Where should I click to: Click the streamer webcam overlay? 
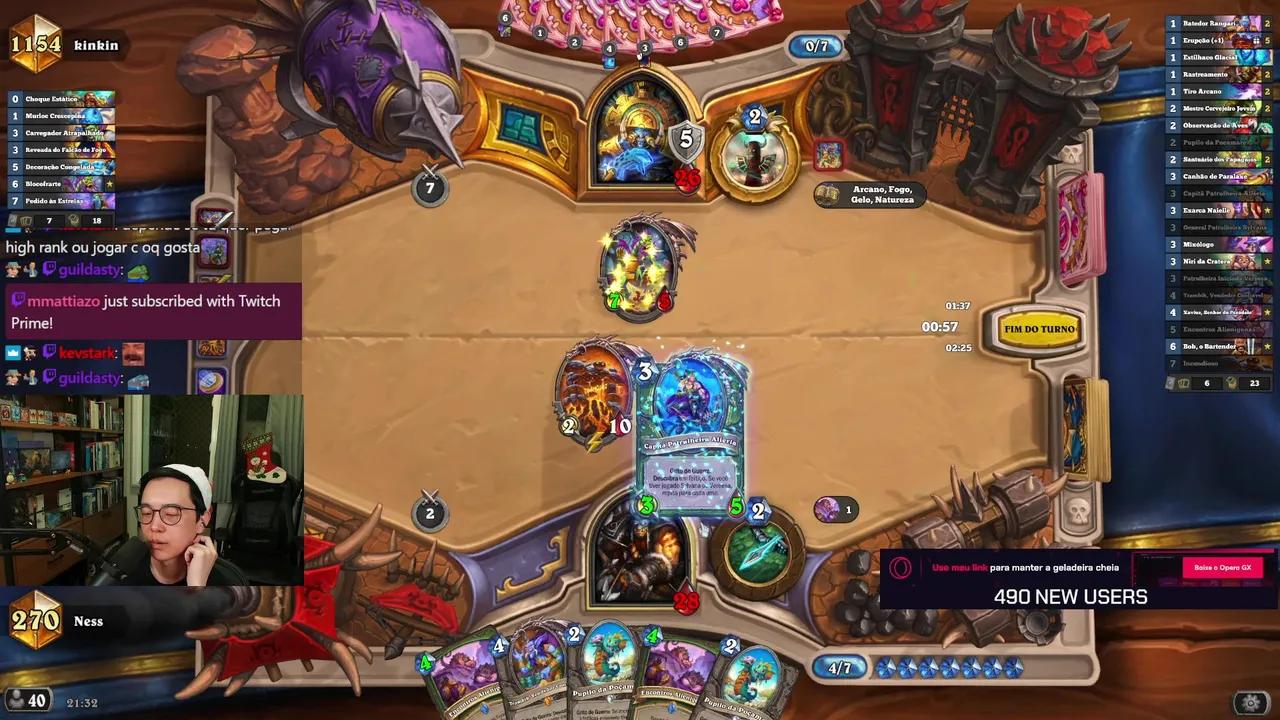(x=150, y=490)
